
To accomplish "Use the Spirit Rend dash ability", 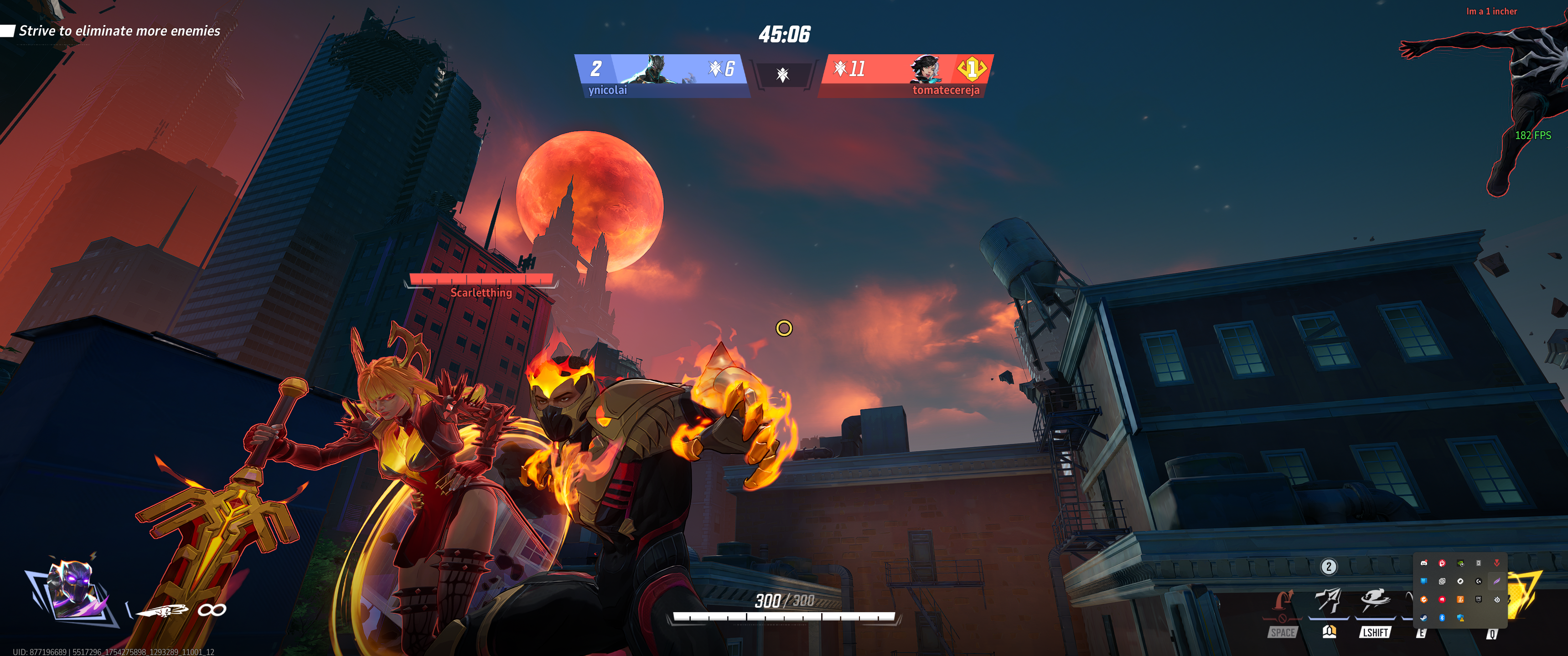I will [1374, 600].
